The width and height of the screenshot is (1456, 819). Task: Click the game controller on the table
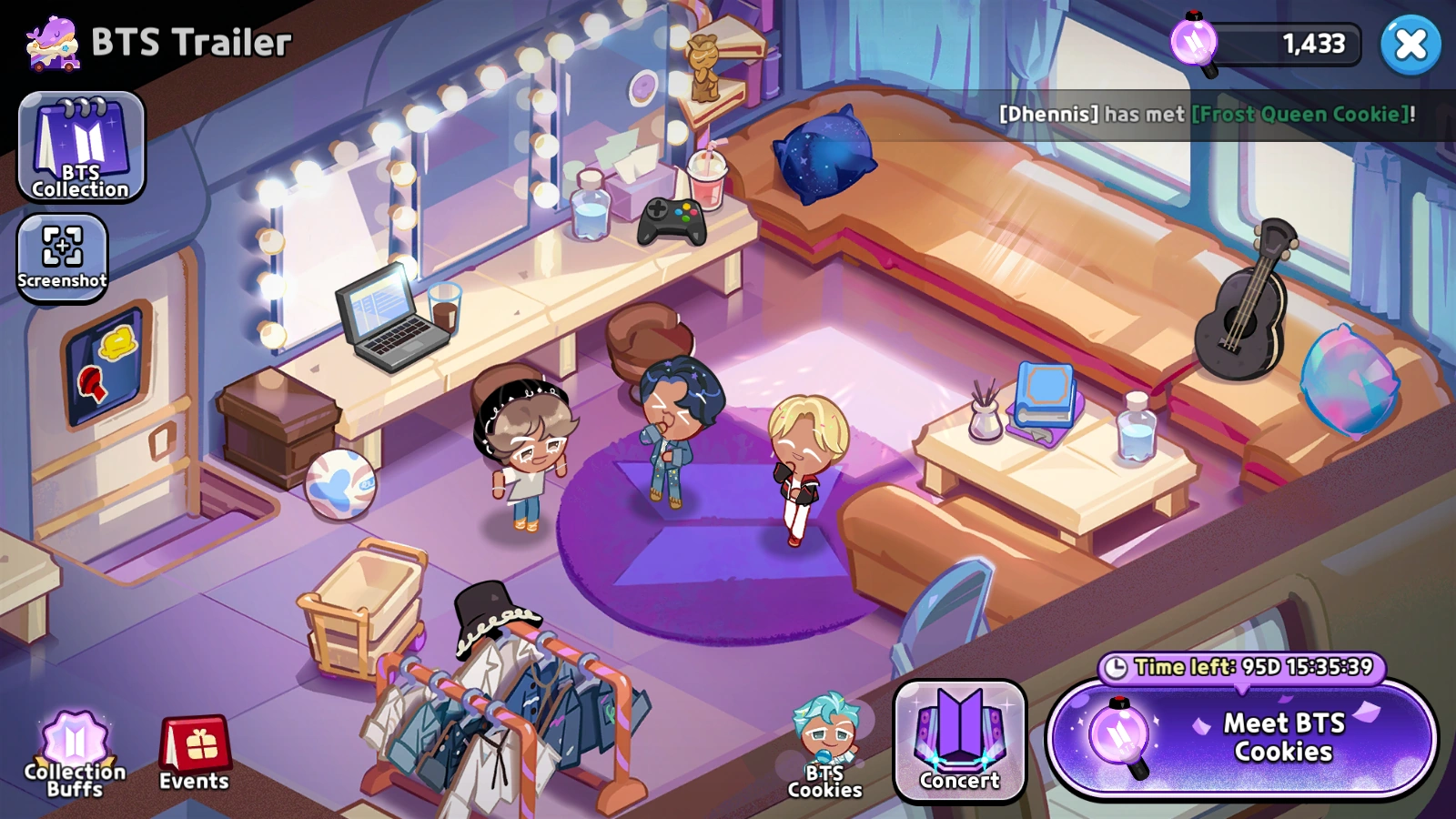click(673, 219)
